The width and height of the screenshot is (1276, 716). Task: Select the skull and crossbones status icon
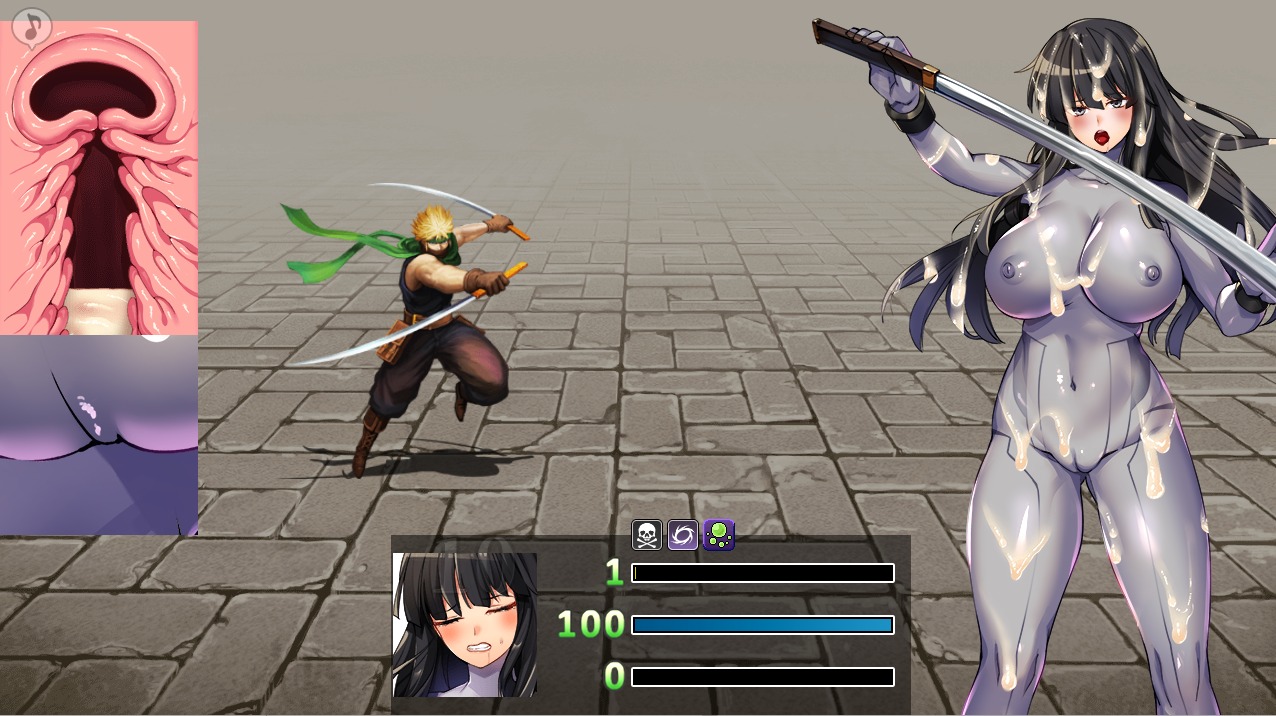tap(647, 535)
